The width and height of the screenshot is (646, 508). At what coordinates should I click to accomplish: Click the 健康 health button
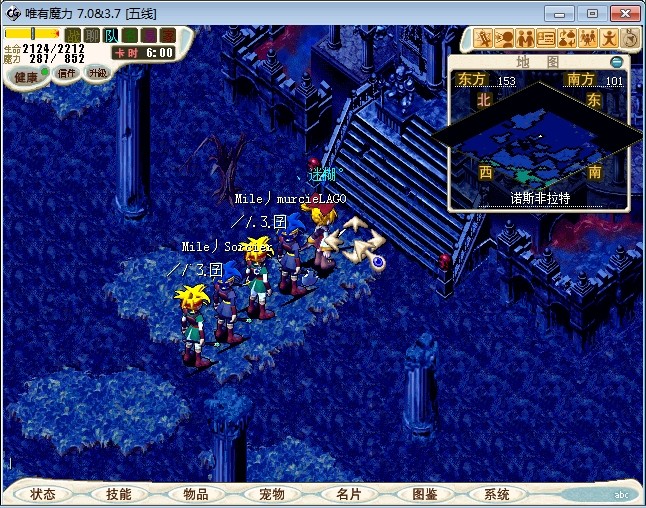click(x=26, y=76)
